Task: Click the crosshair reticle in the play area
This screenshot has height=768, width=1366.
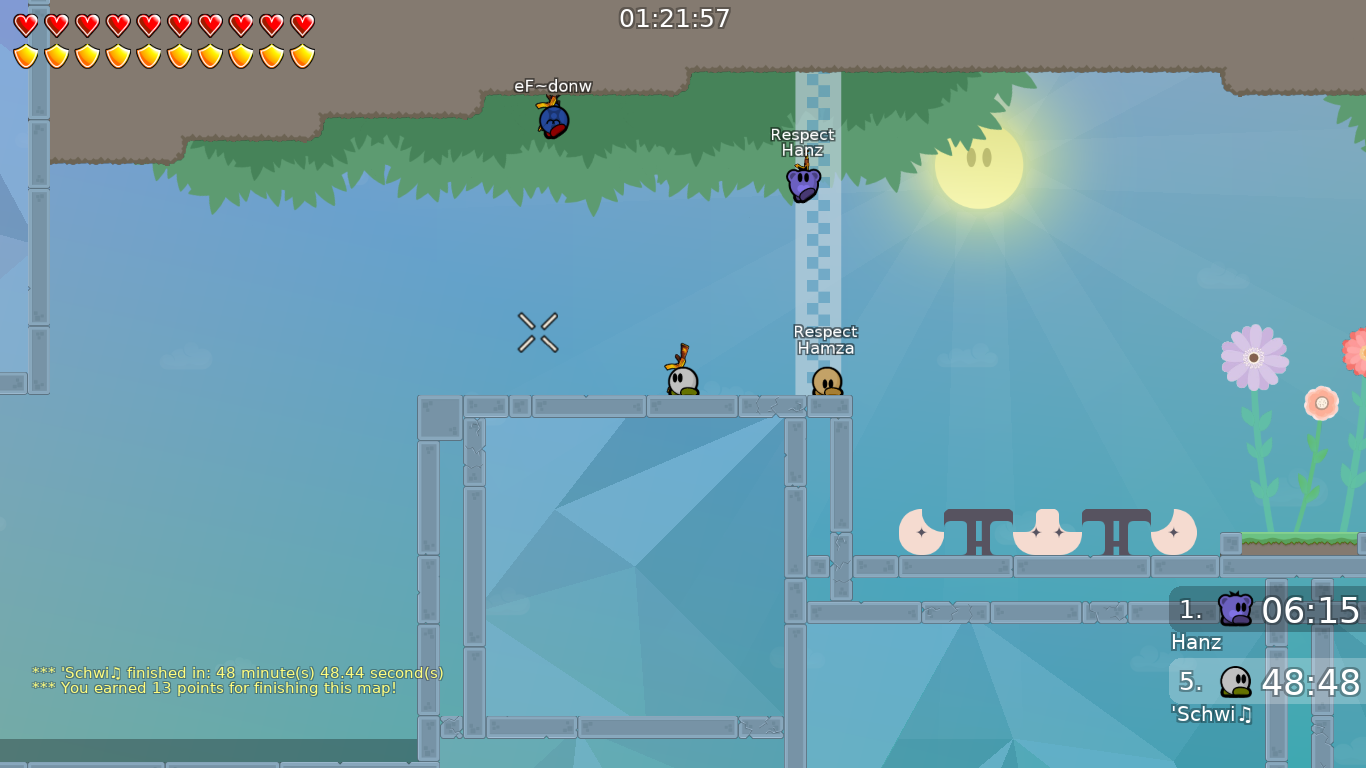Action: tap(537, 332)
